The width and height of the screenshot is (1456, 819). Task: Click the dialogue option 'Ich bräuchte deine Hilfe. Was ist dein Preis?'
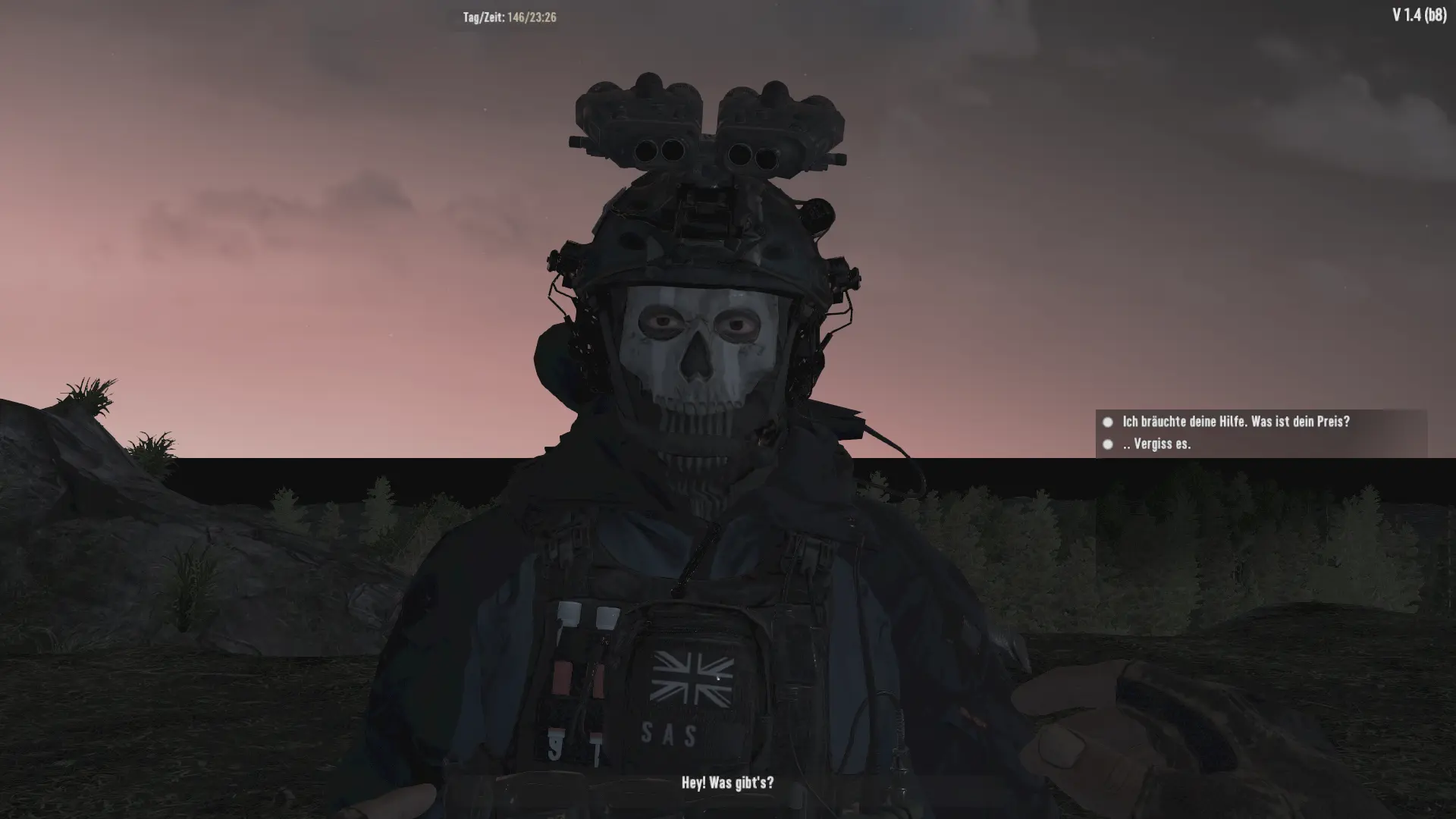click(x=1236, y=423)
